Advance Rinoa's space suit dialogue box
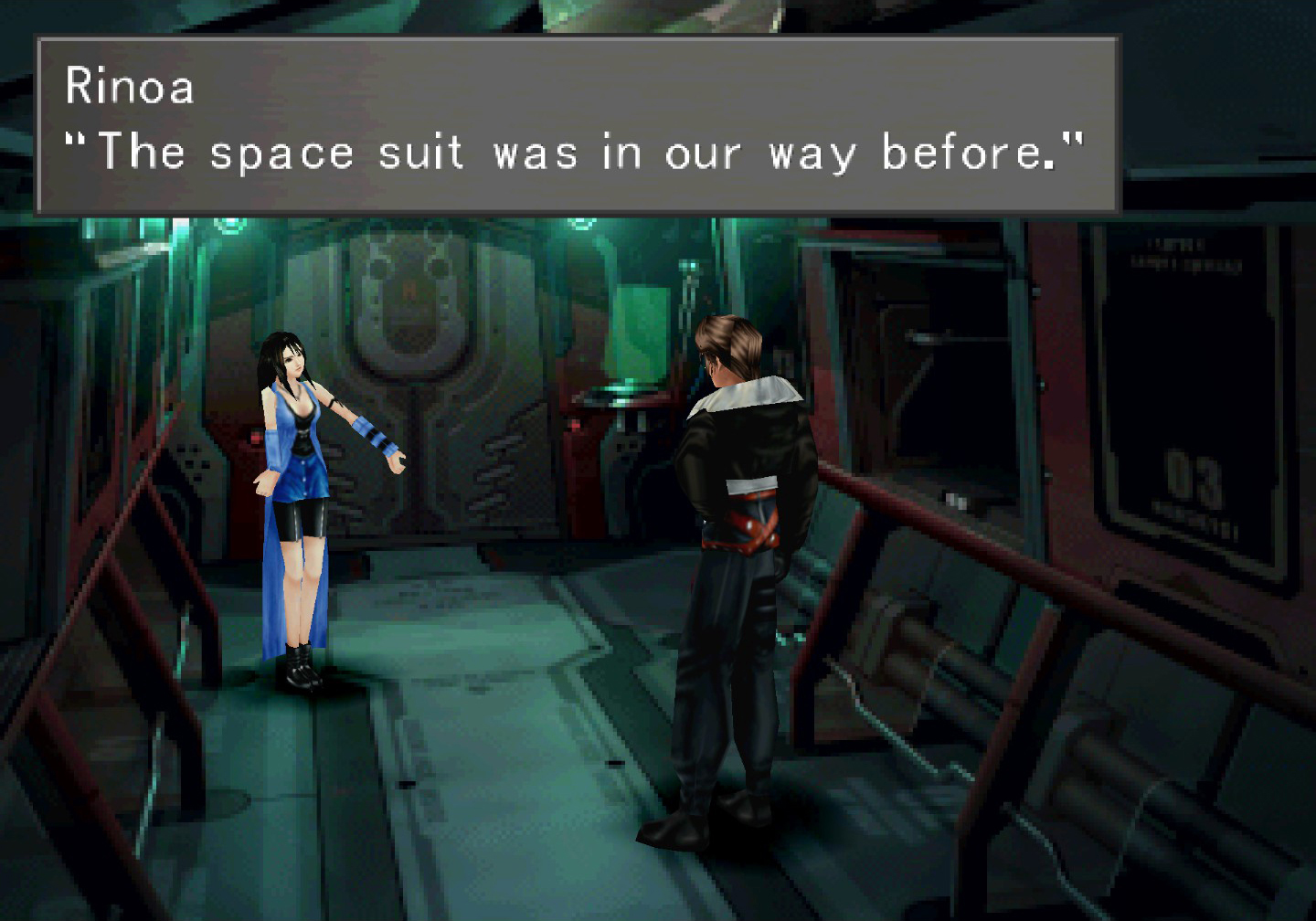Image resolution: width=1316 pixels, height=921 pixels. click(577, 125)
